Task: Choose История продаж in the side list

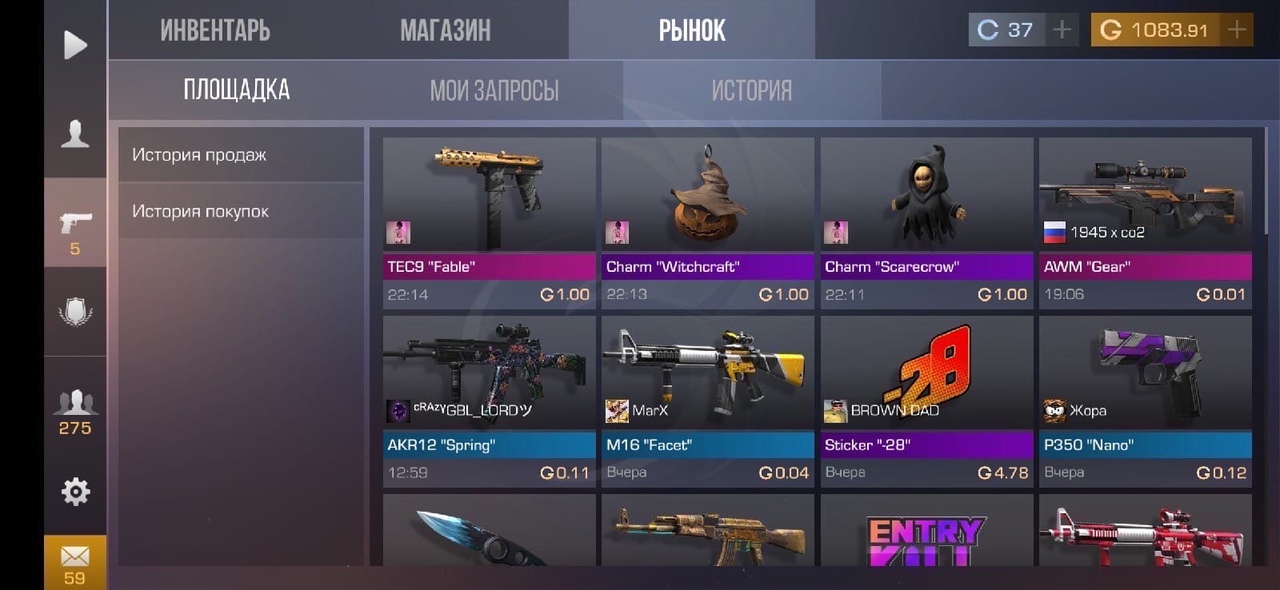Action: [x=240, y=155]
